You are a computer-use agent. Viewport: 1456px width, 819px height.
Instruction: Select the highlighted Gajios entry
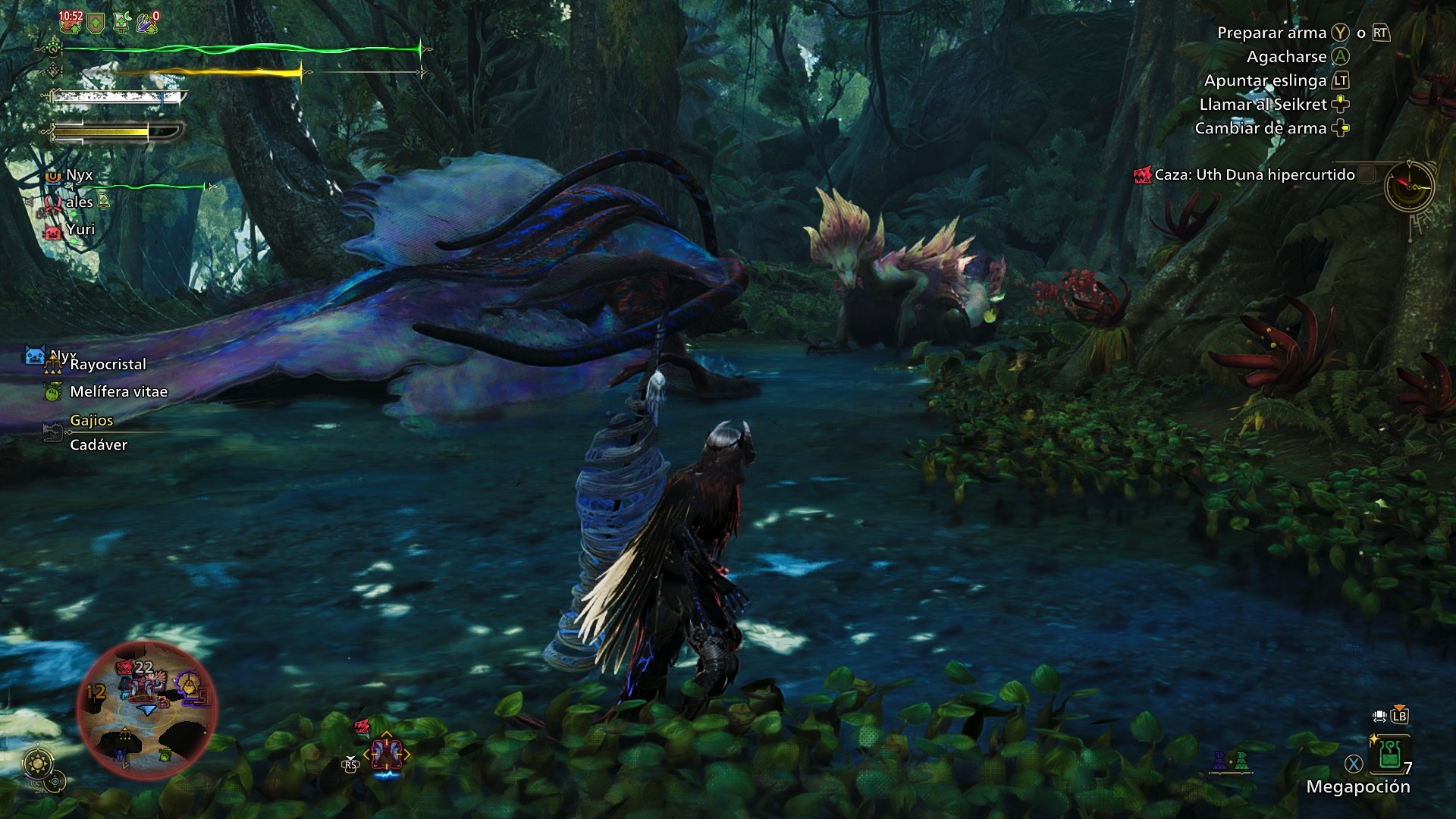click(91, 421)
